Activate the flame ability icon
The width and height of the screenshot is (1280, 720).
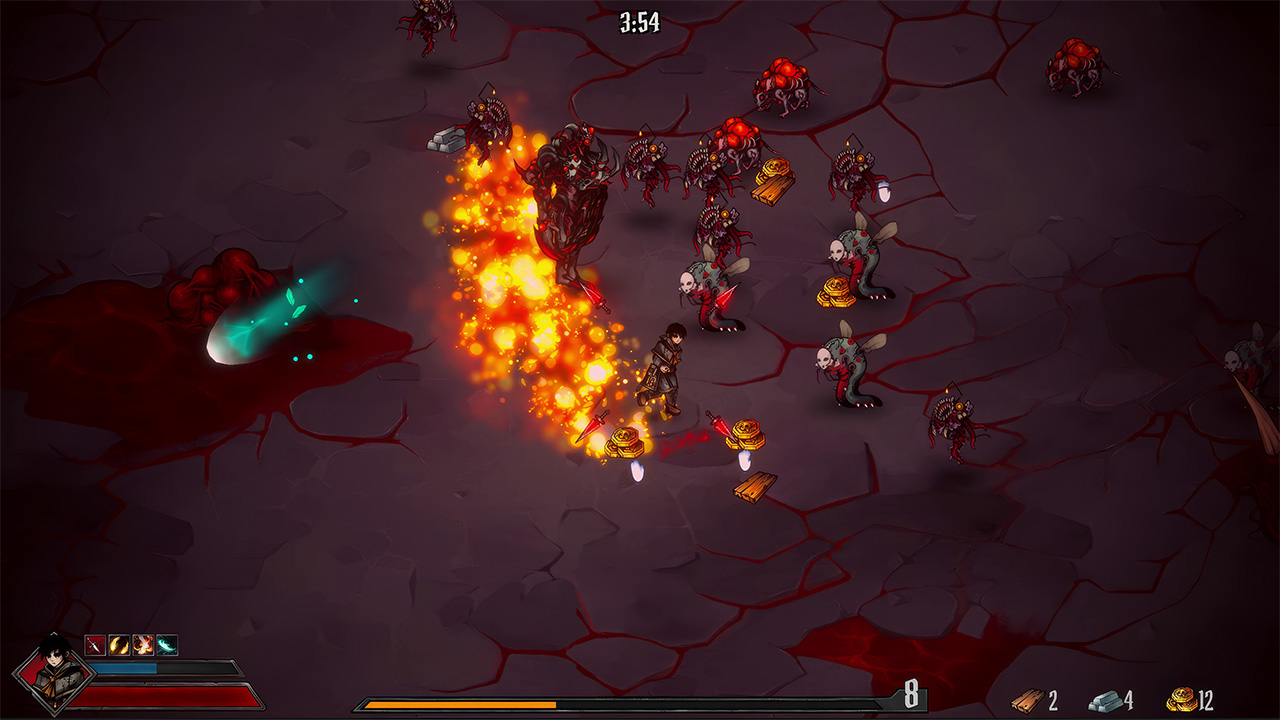tap(118, 644)
